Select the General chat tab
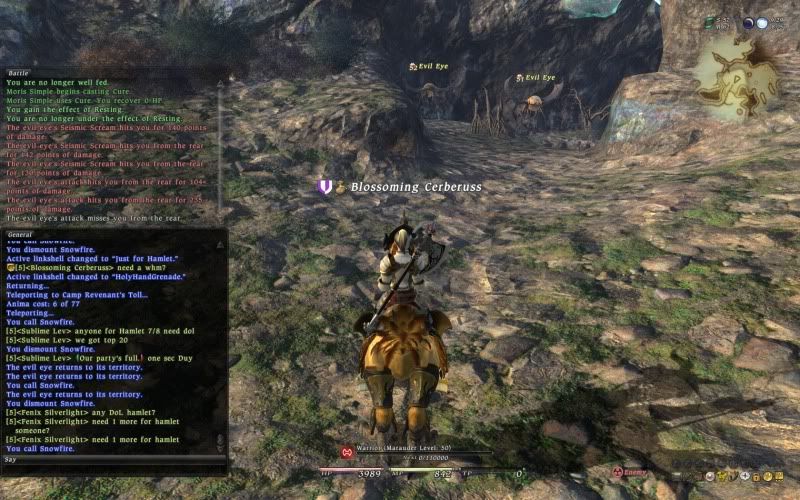 coord(19,234)
